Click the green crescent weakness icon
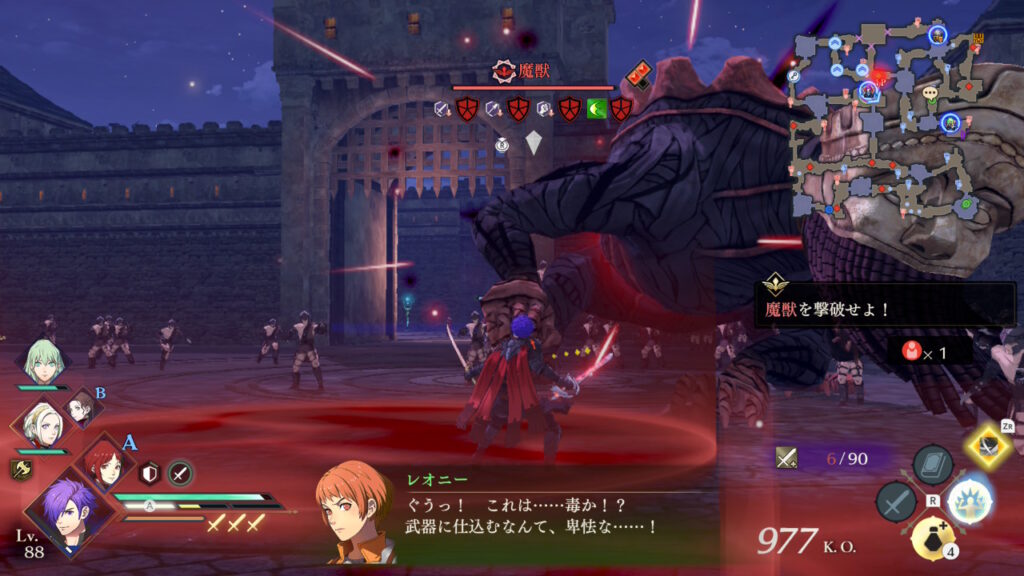Image resolution: width=1024 pixels, height=576 pixels. pos(596,109)
